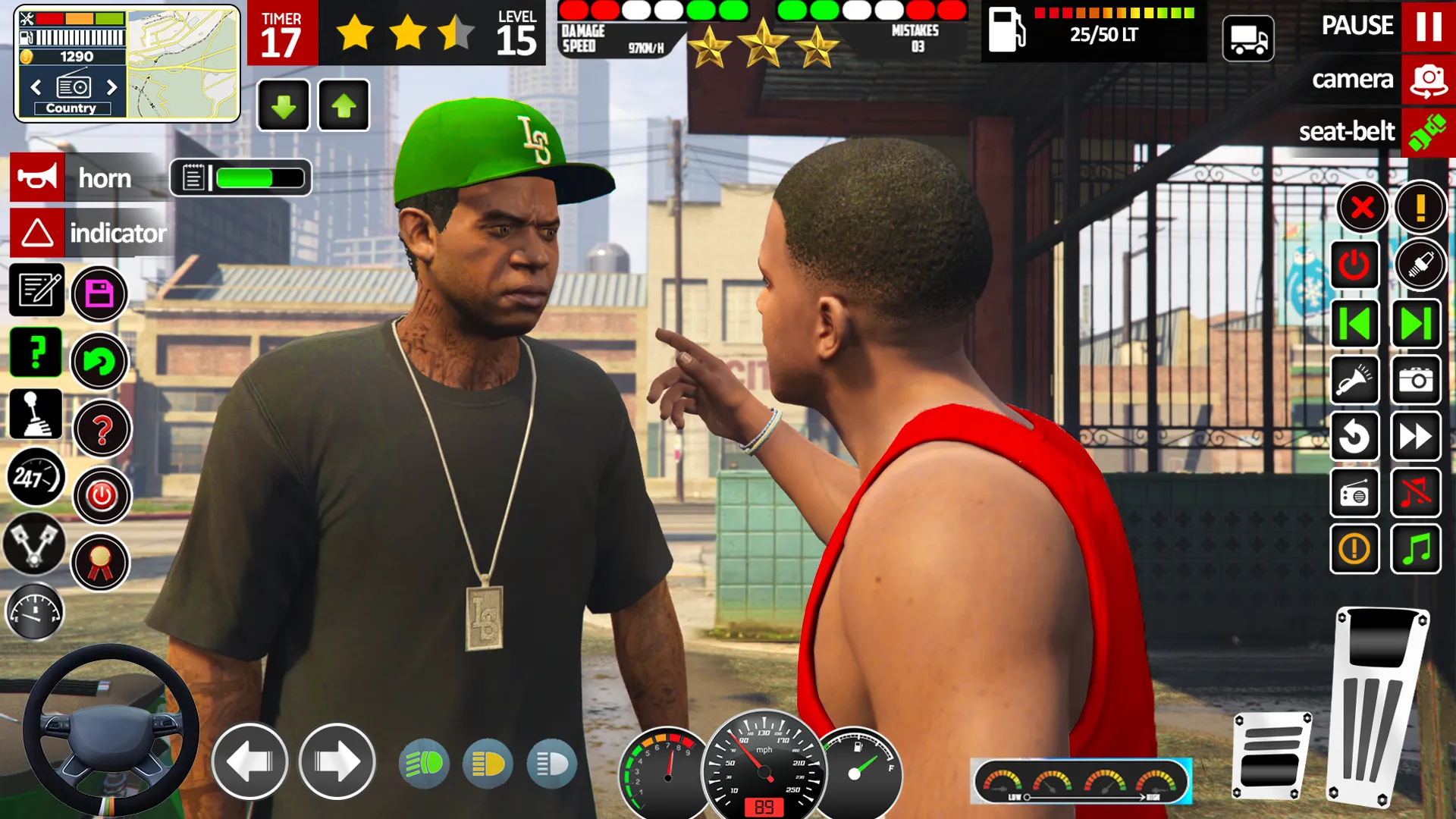The image size is (1456, 819).
Task: Open the gear shift selector icon
Action: point(36,413)
